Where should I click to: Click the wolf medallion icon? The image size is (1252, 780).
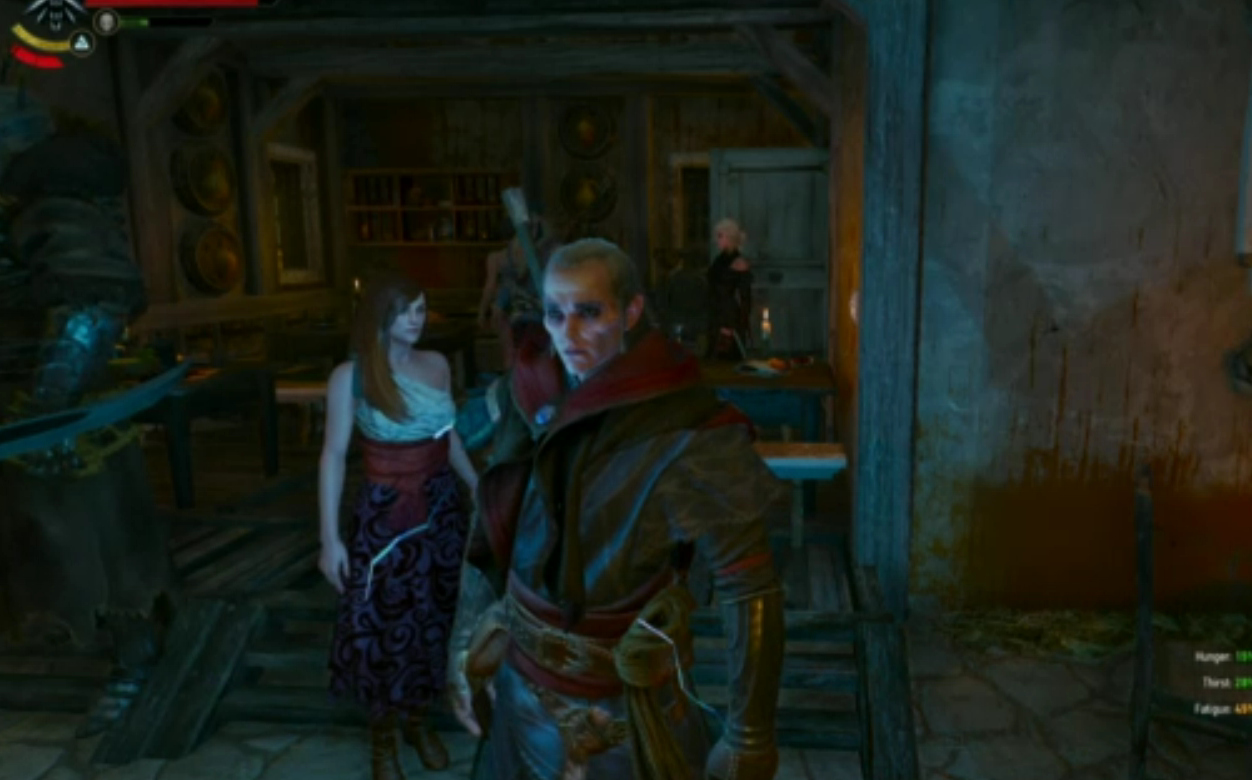point(53,14)
